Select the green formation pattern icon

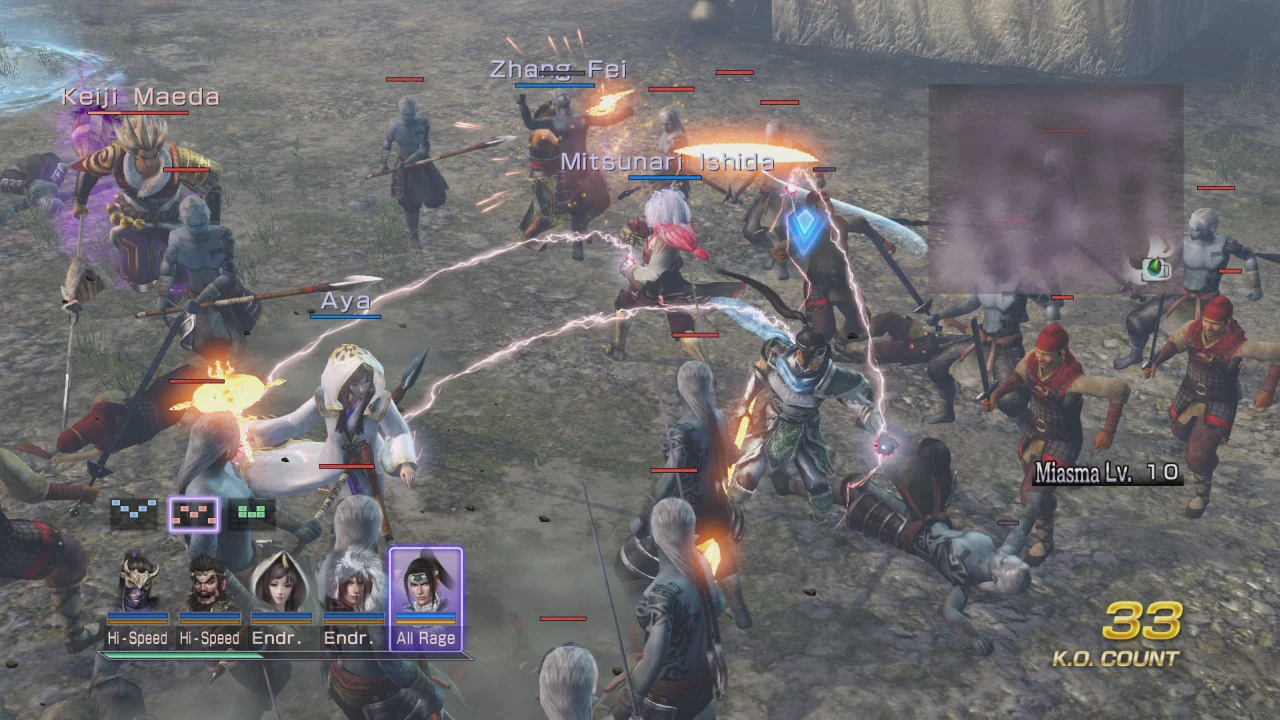tap(253, 512)
